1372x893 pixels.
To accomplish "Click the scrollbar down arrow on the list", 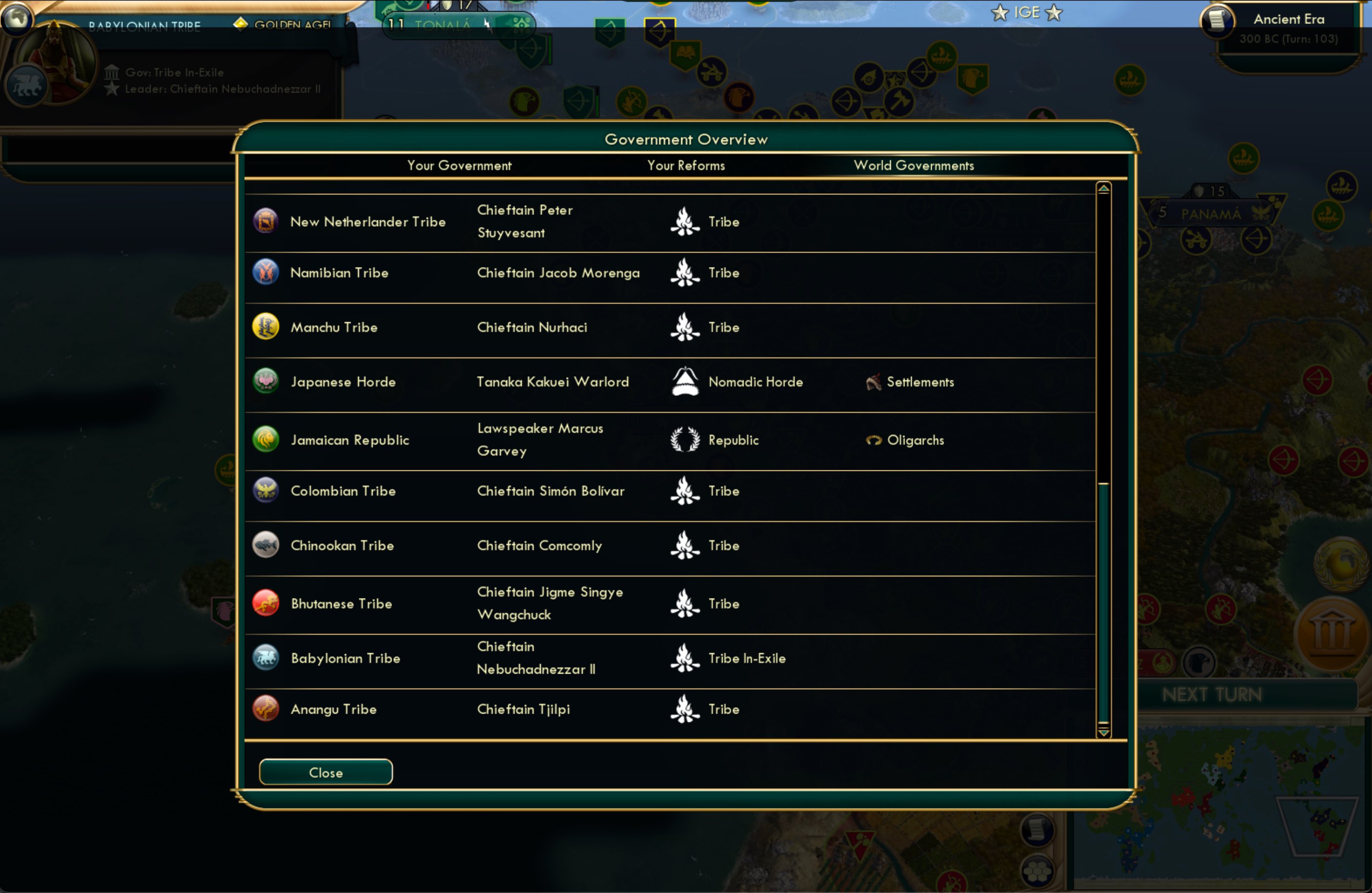I will 1104,733.
